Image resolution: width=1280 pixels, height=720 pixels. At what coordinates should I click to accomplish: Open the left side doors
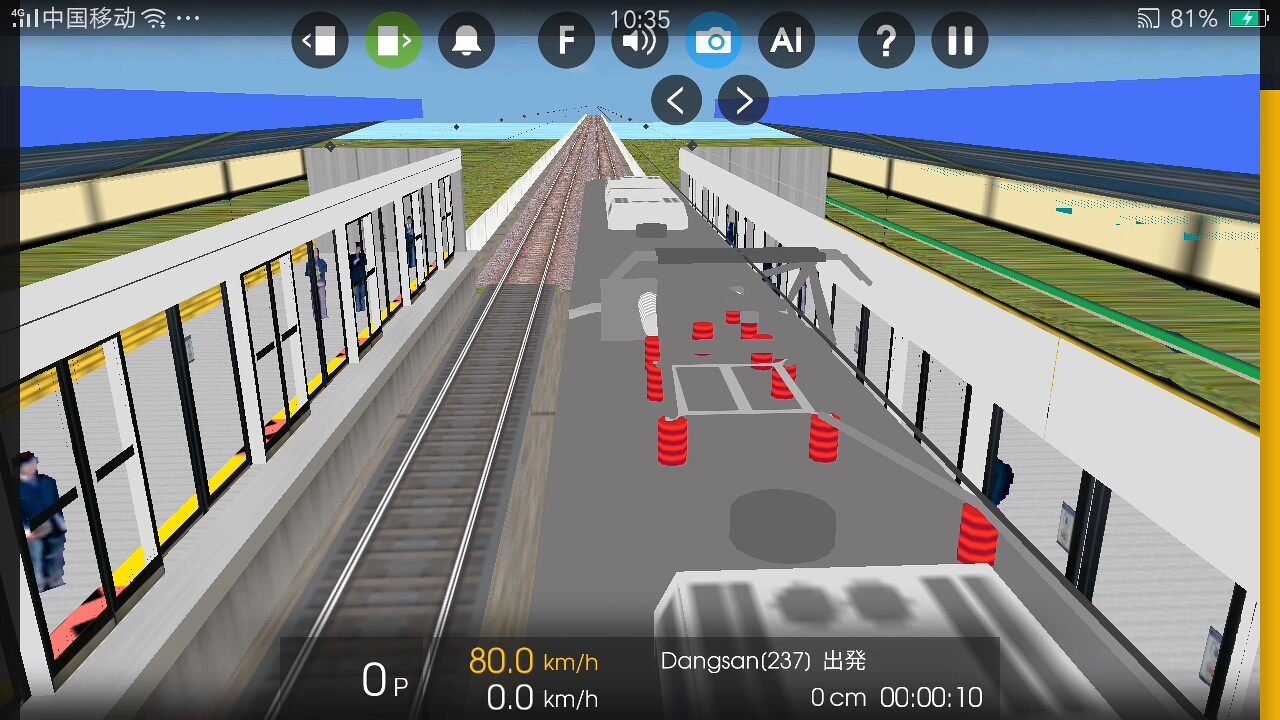320,40
